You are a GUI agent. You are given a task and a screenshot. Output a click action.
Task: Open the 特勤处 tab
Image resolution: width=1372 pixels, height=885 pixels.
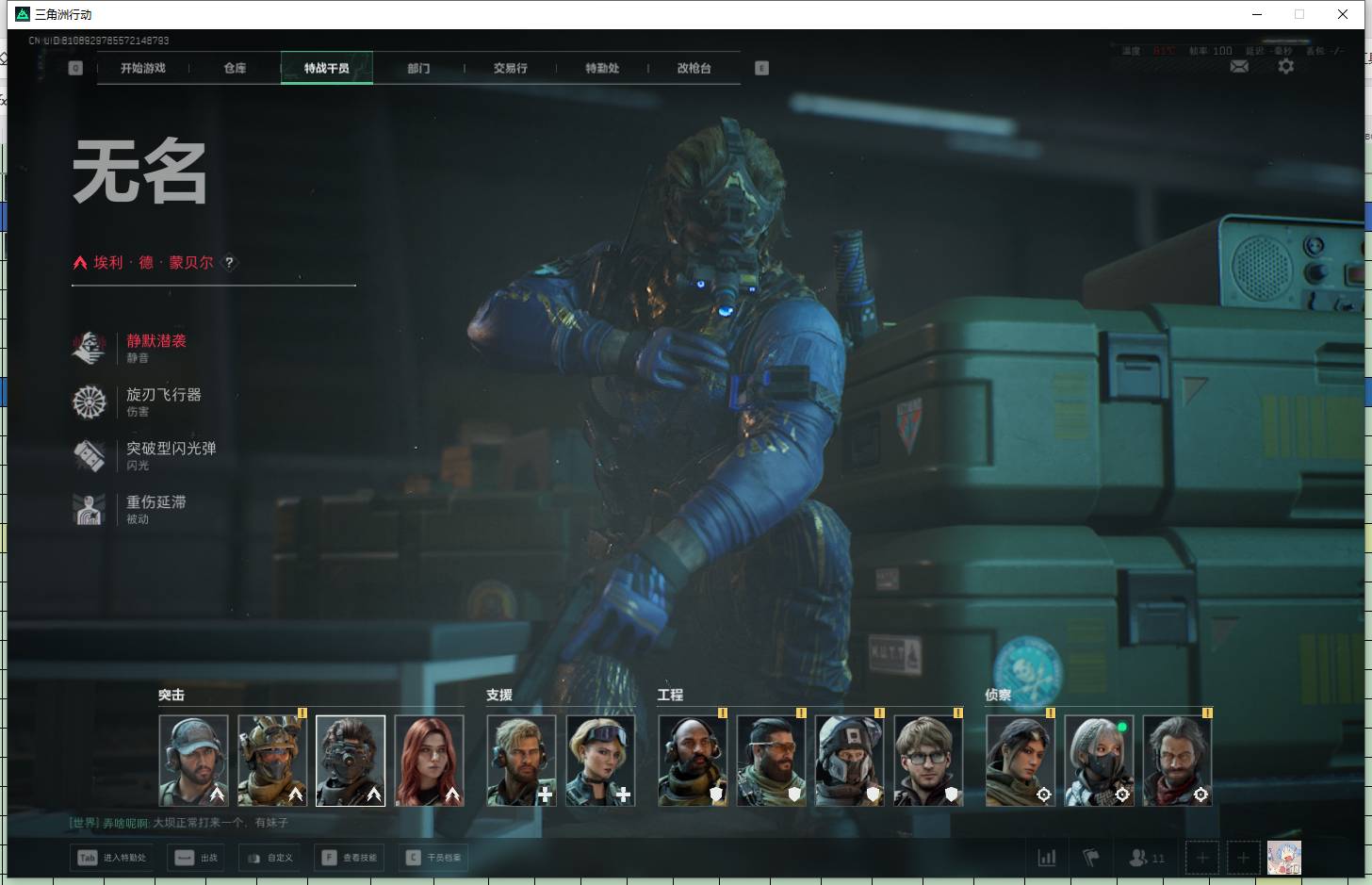coord(602,68)
